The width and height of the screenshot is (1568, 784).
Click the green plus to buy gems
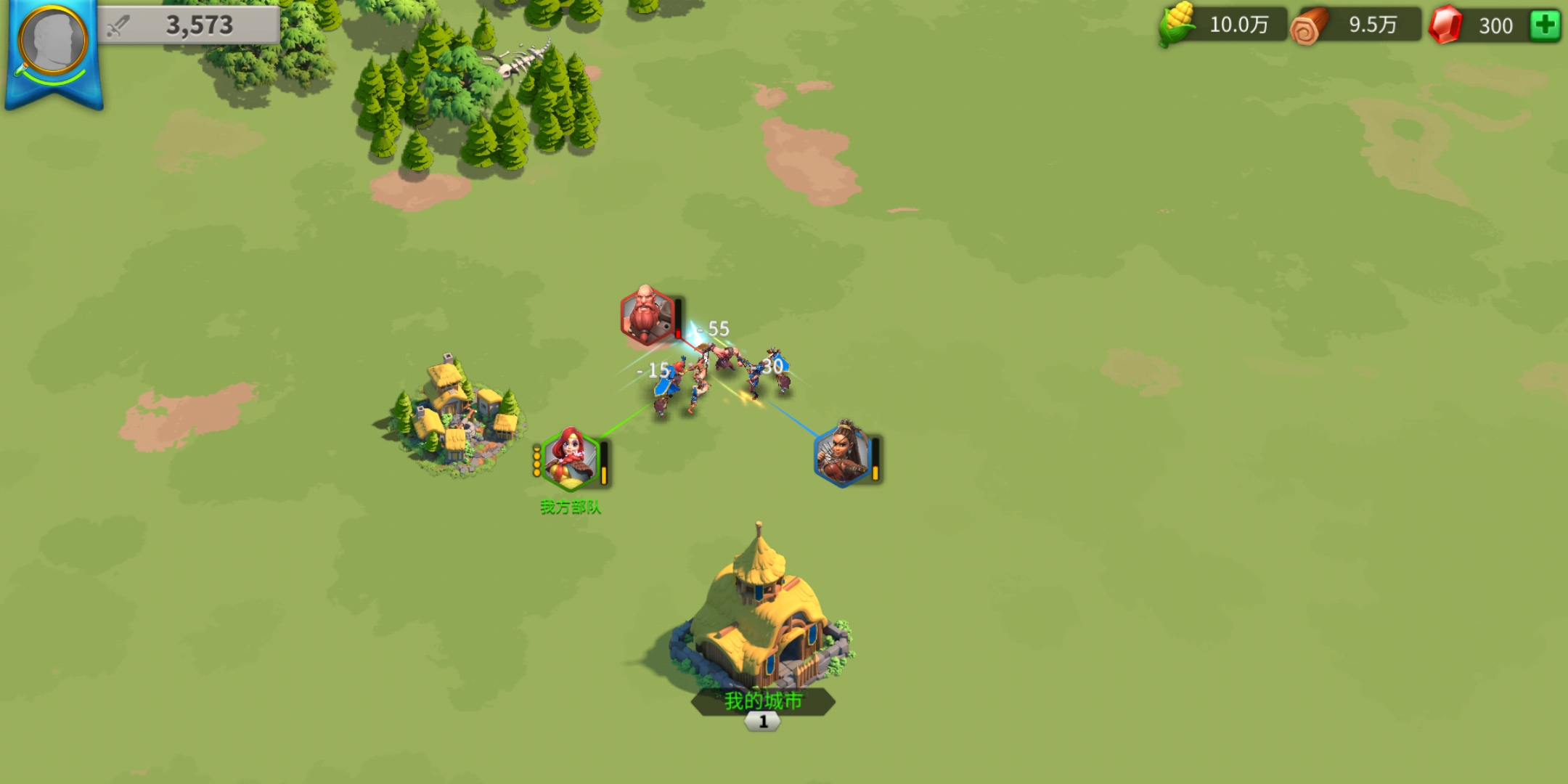pos(1544,25)
